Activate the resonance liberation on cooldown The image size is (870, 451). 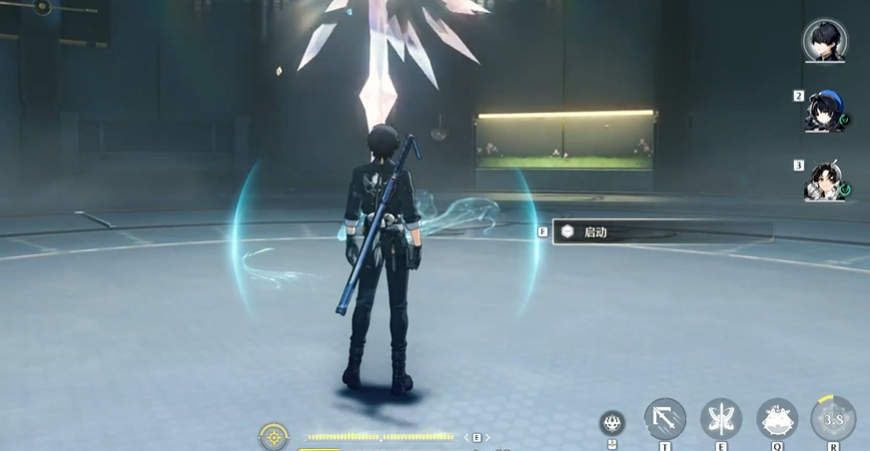click(832, 419)
